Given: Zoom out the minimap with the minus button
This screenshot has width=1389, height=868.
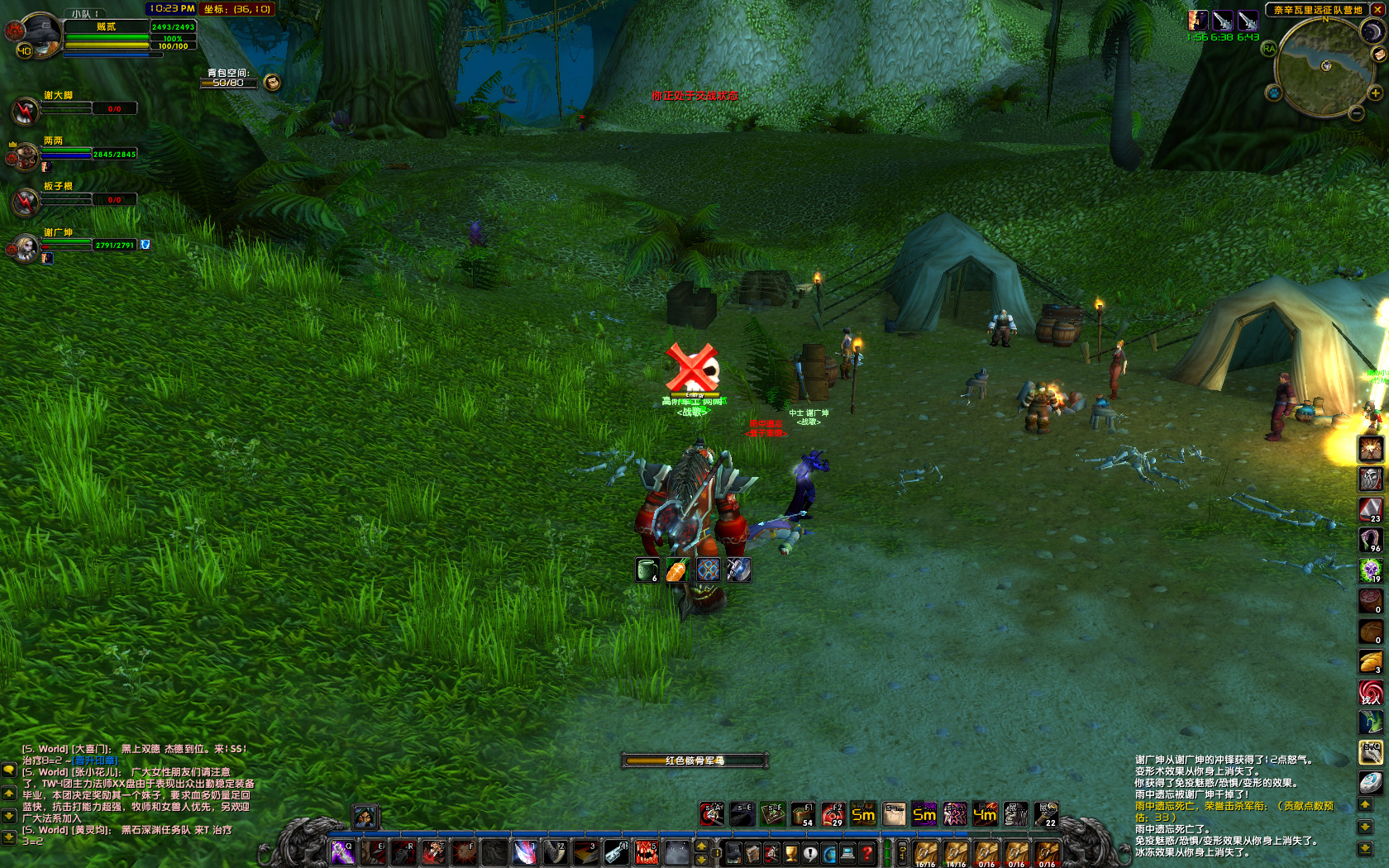Looking at the screenshot, I should [1356, 113].
